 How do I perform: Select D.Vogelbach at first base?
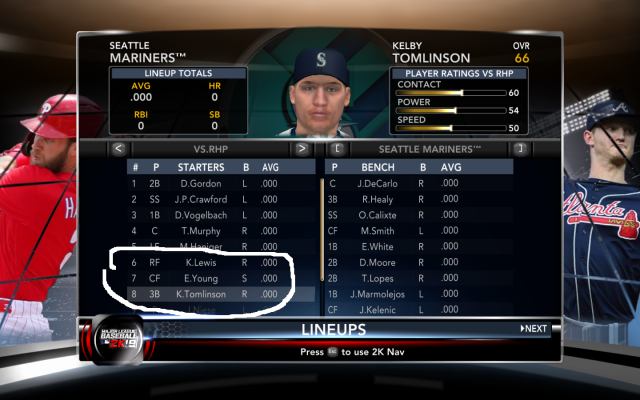pyautogui.click(x=199, y=215)
